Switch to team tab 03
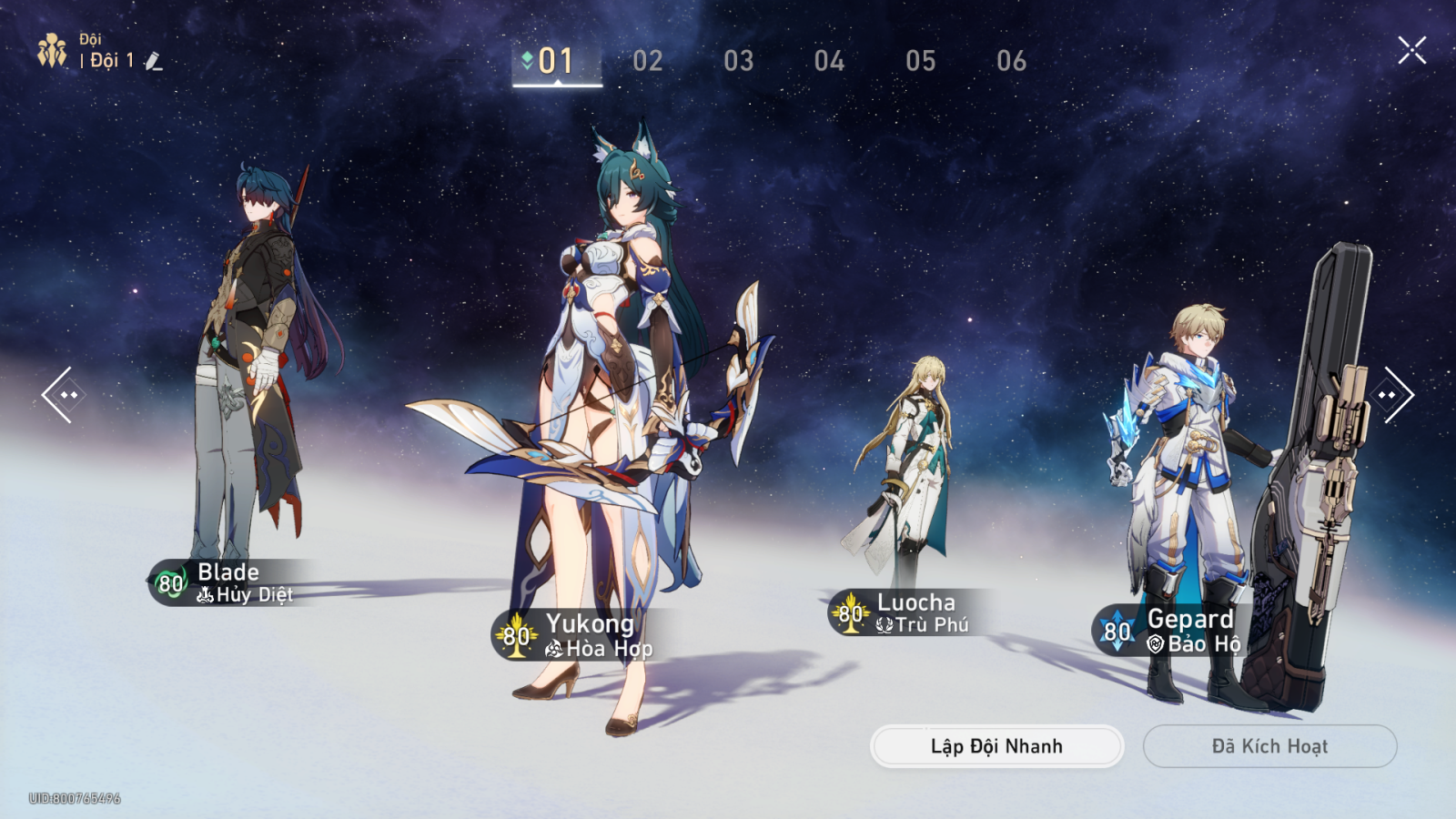1456x819 pixels. tap(738, 61)
